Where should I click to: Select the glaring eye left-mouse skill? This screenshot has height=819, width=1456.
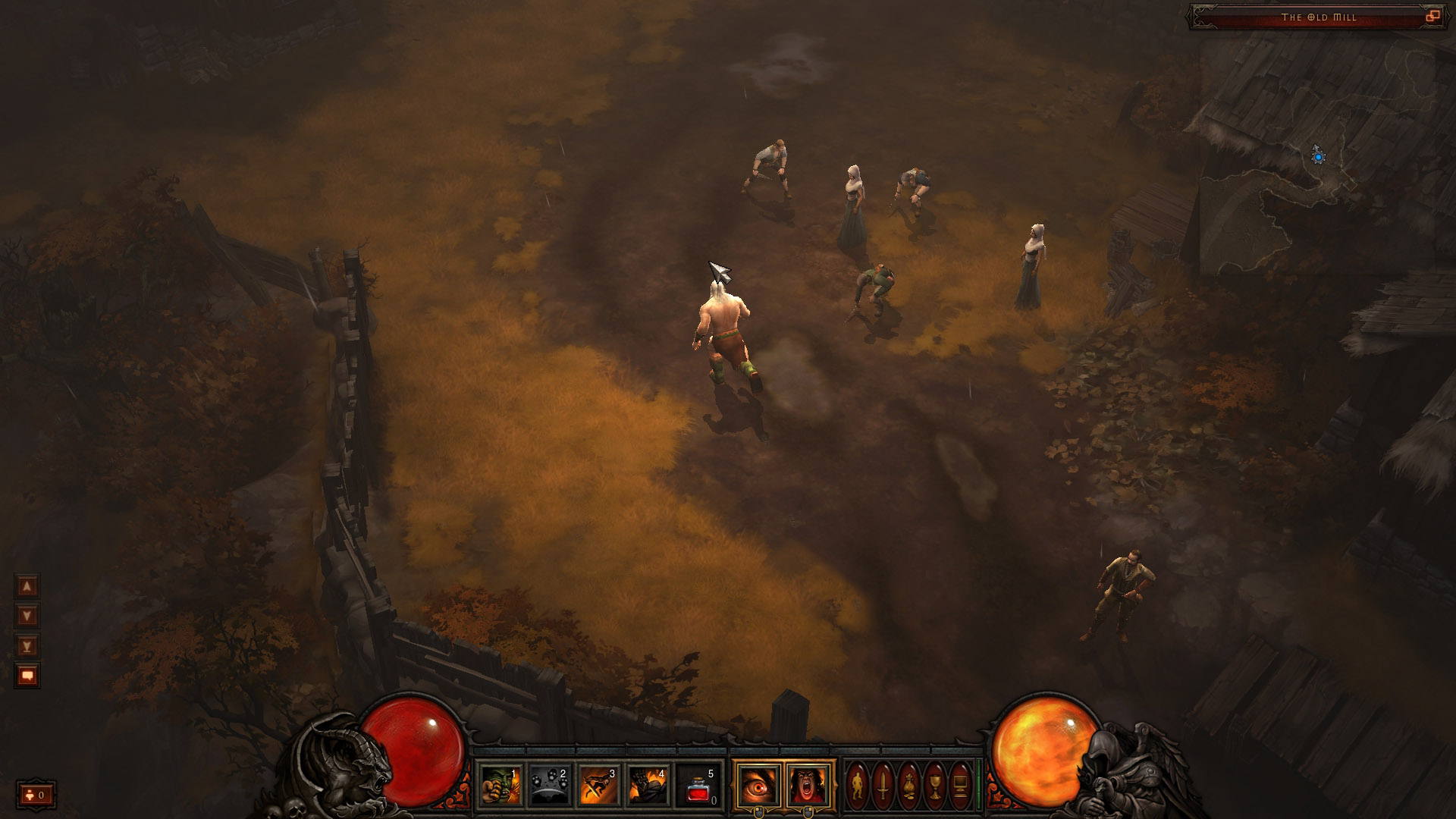[x=758, y=785]
